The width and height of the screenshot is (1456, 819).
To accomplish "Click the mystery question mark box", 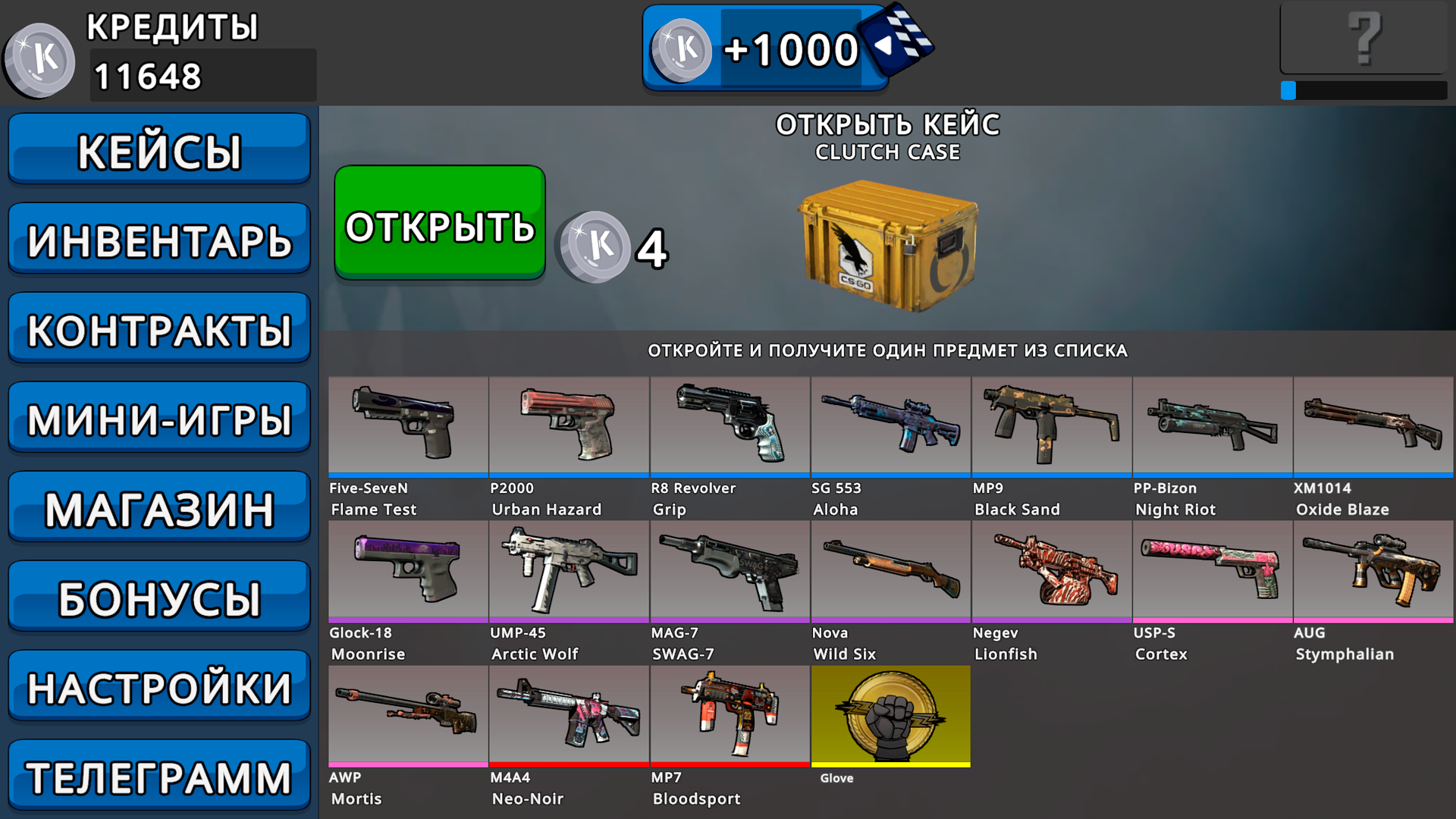I will click(x=1363, y=38).
